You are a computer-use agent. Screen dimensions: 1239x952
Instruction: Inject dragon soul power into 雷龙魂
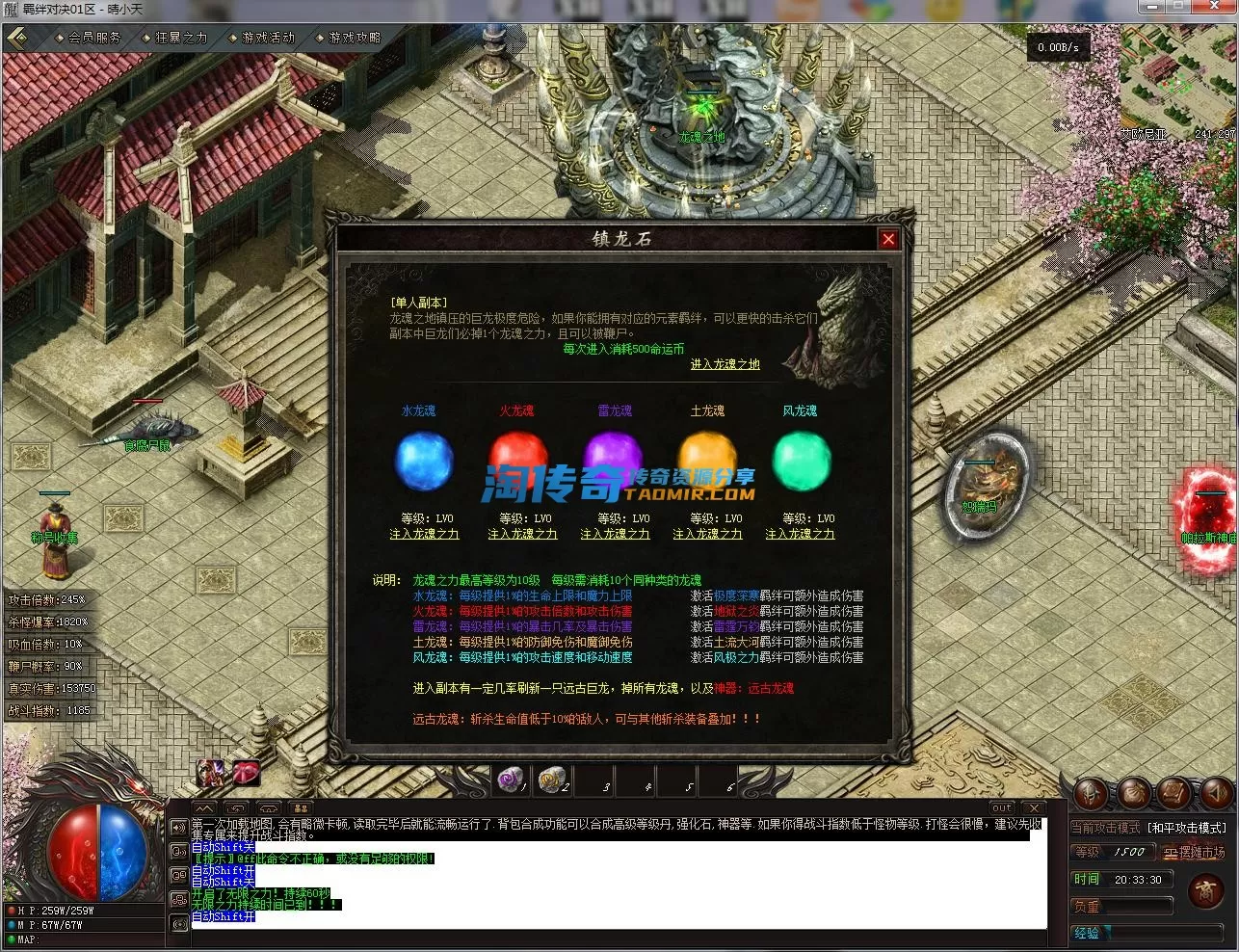click(615, 534)
